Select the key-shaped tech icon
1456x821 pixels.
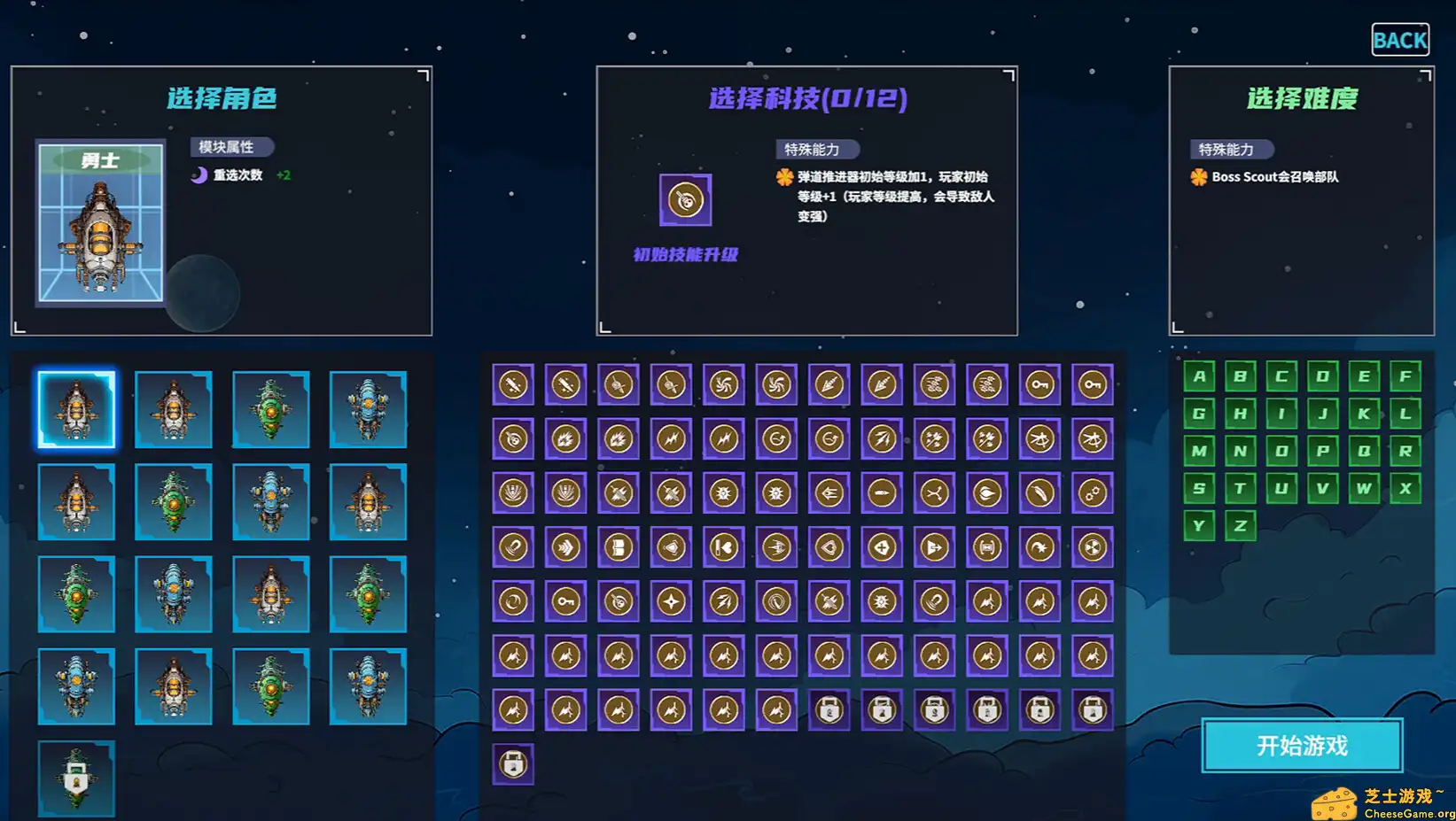(1040, 383)
